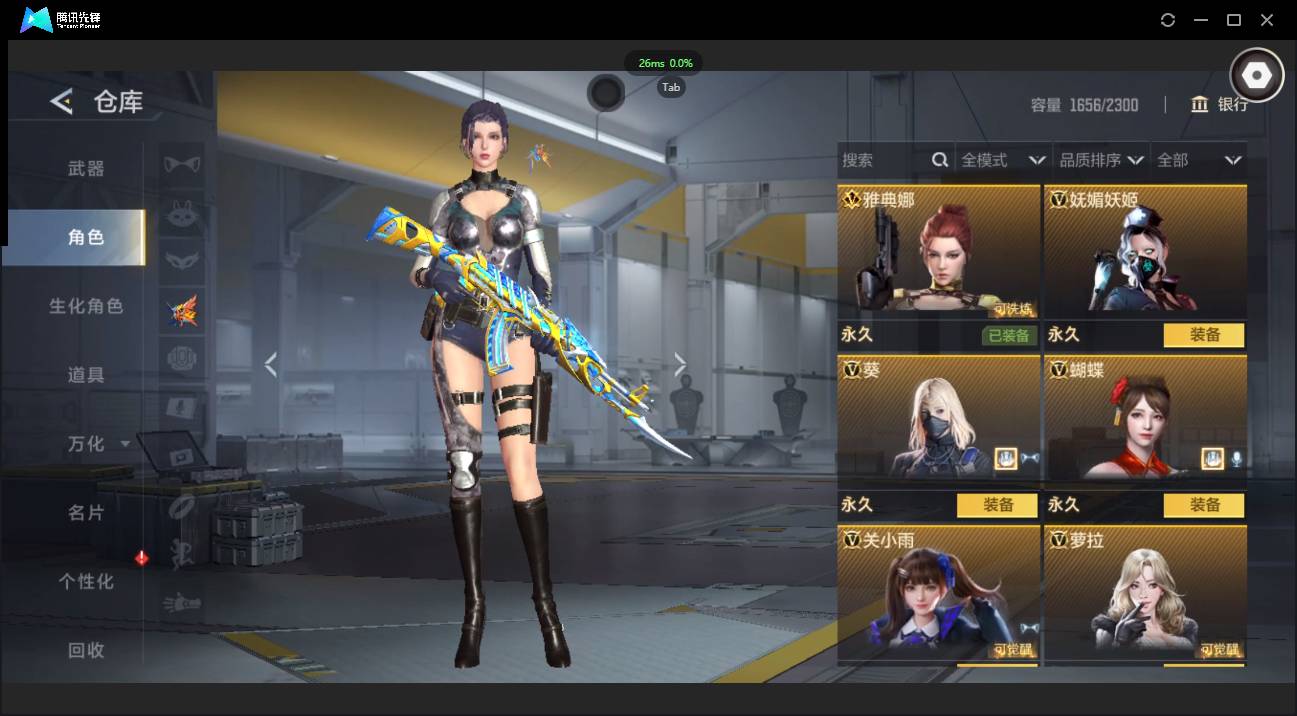This screenshot has height=716, width=1297.
Task: Maximize the emulator window
Action: (1234, 20)
